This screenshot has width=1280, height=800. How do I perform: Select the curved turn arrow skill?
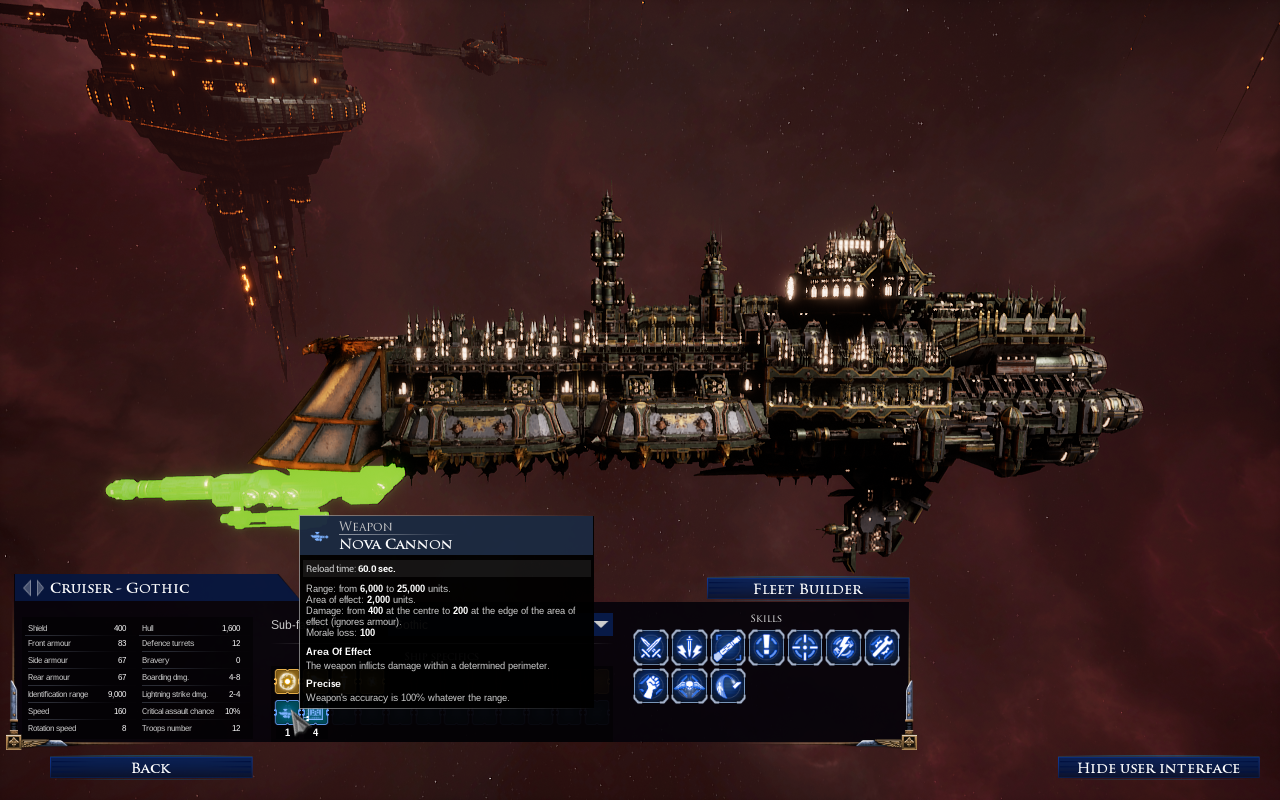[728, 686]
